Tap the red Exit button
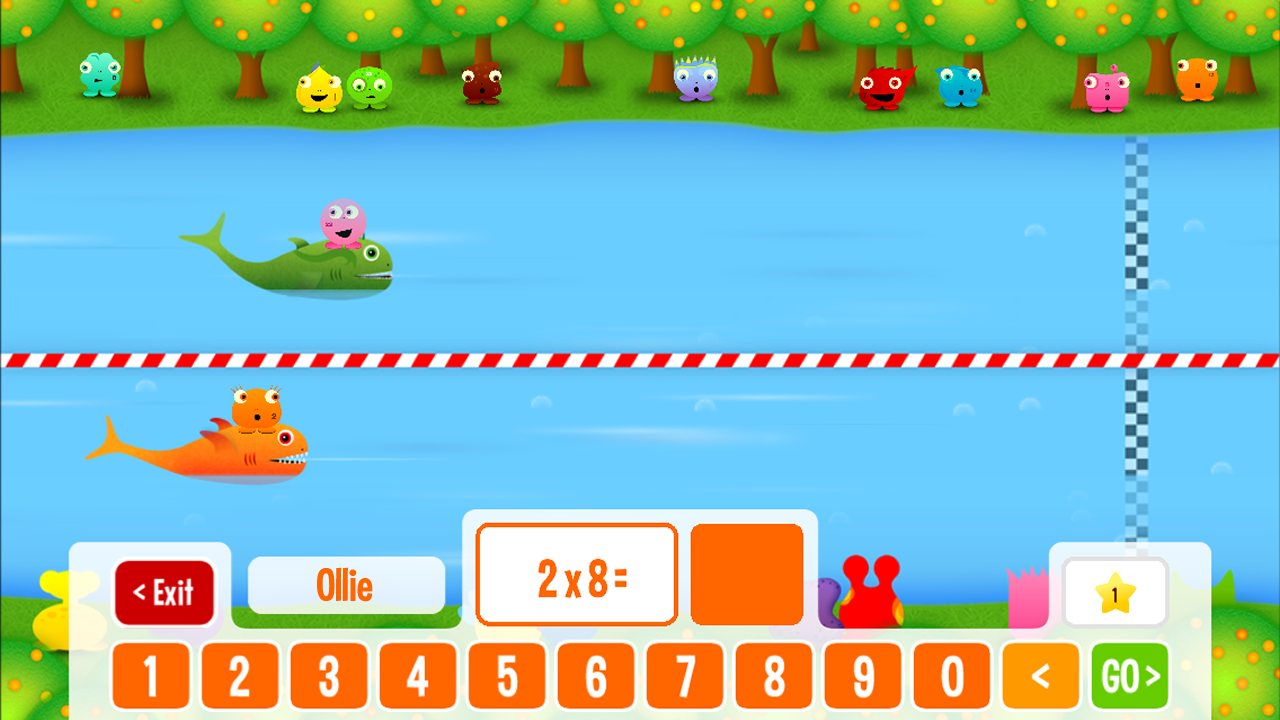 point(166,592)
